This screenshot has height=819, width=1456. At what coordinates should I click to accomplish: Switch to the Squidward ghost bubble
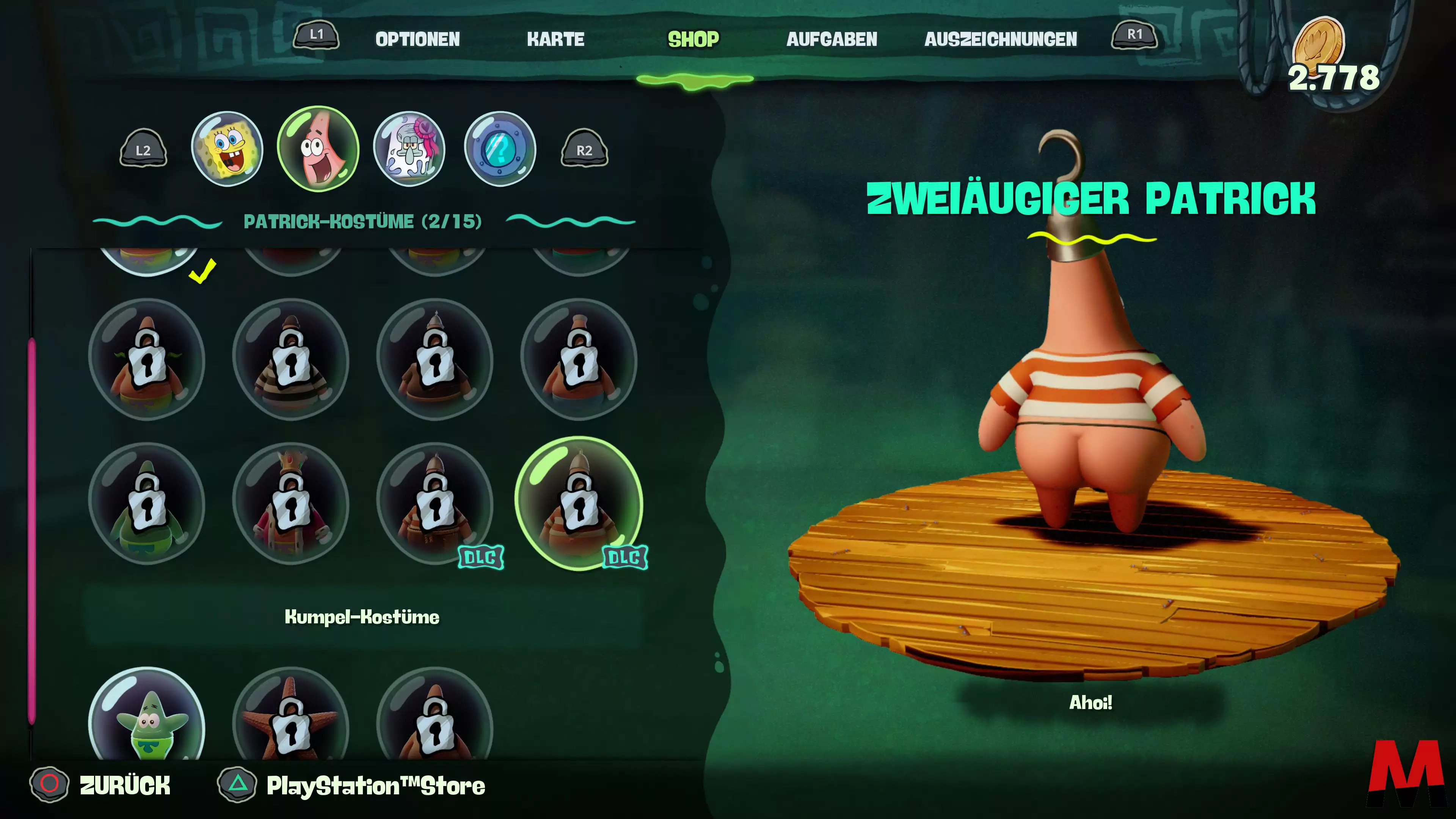tap(409, 149)
